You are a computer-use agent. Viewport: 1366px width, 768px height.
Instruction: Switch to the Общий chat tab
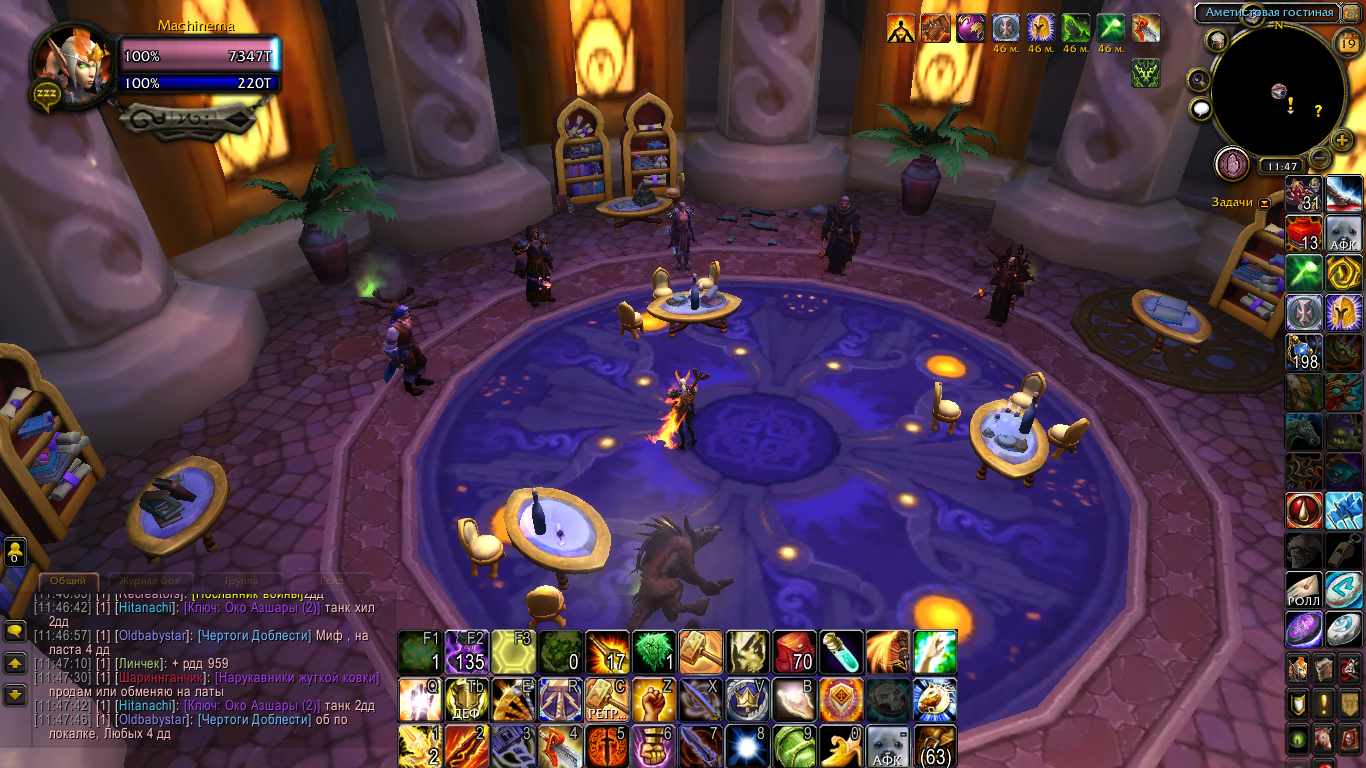[69, 581]
